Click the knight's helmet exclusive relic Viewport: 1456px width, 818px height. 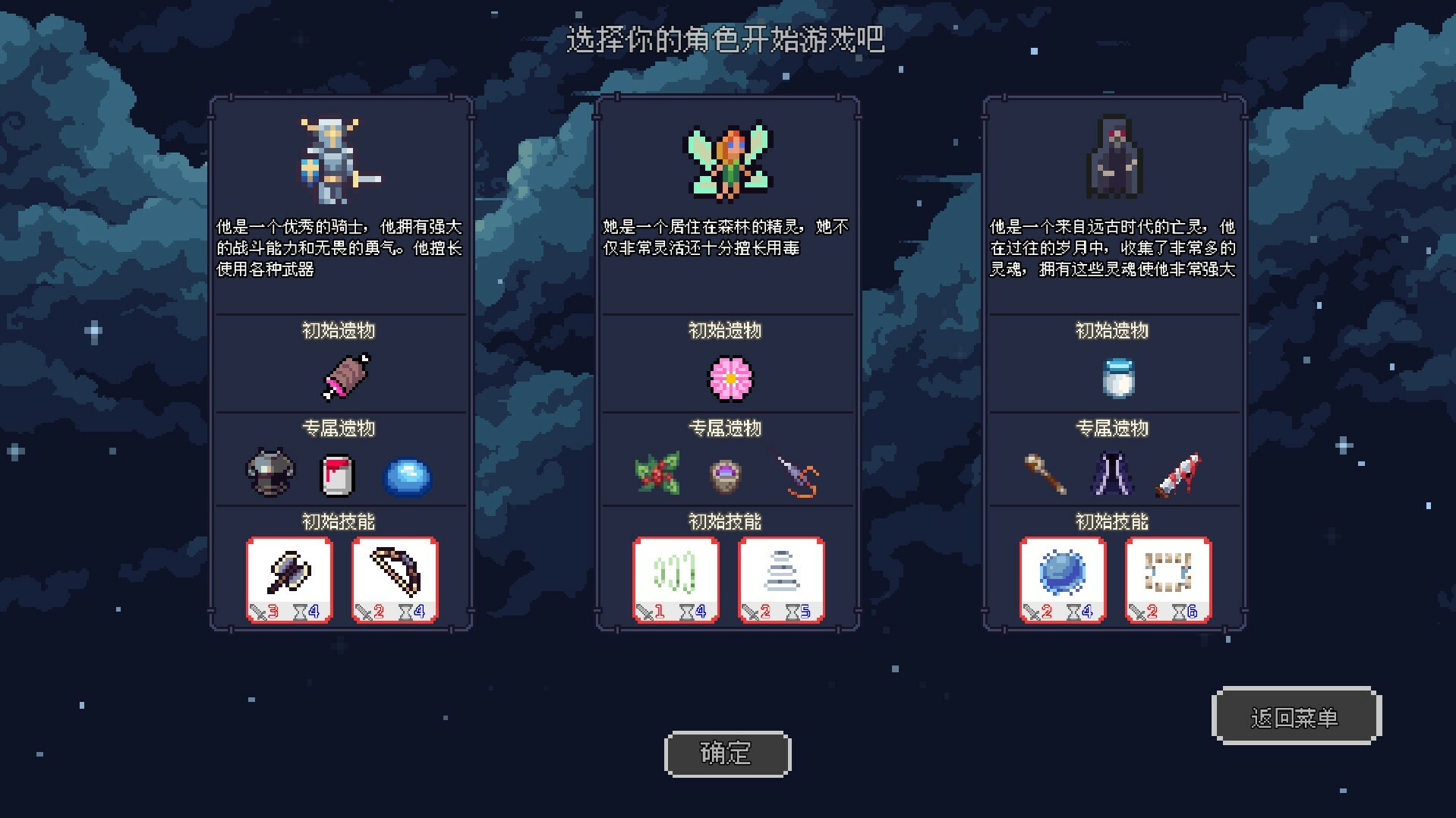point(269,473)
